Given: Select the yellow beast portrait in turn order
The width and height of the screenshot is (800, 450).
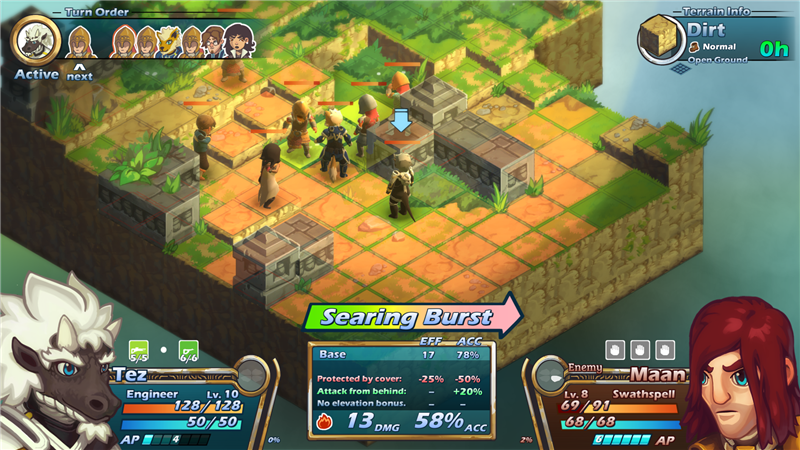Looking at the screenshot, I should [x=170, y=41].
